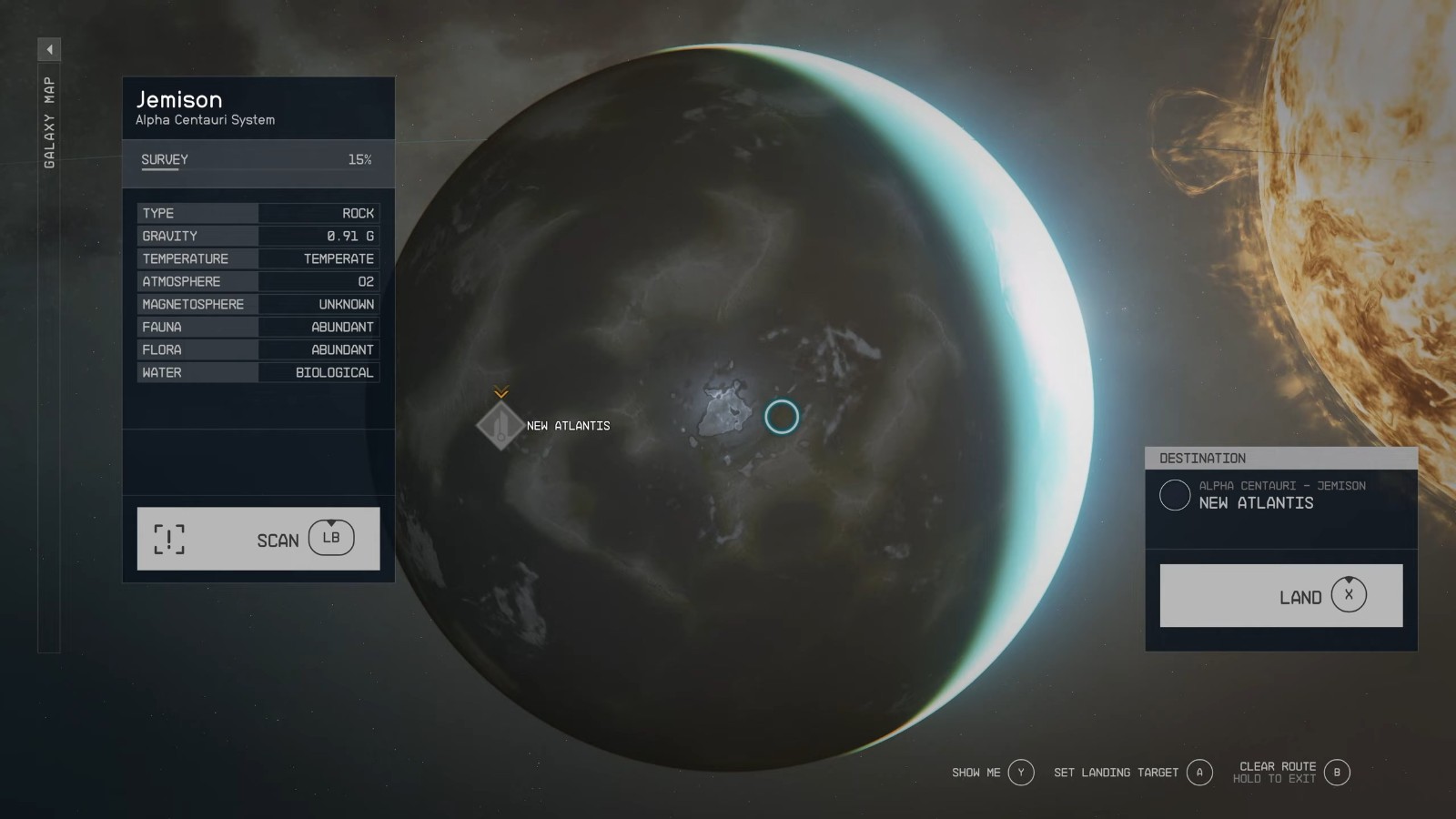The height and width of the screenshot is (819, 1456).
Task: Click the LB button icon next to Scan
Action: (x=330, y=538)
